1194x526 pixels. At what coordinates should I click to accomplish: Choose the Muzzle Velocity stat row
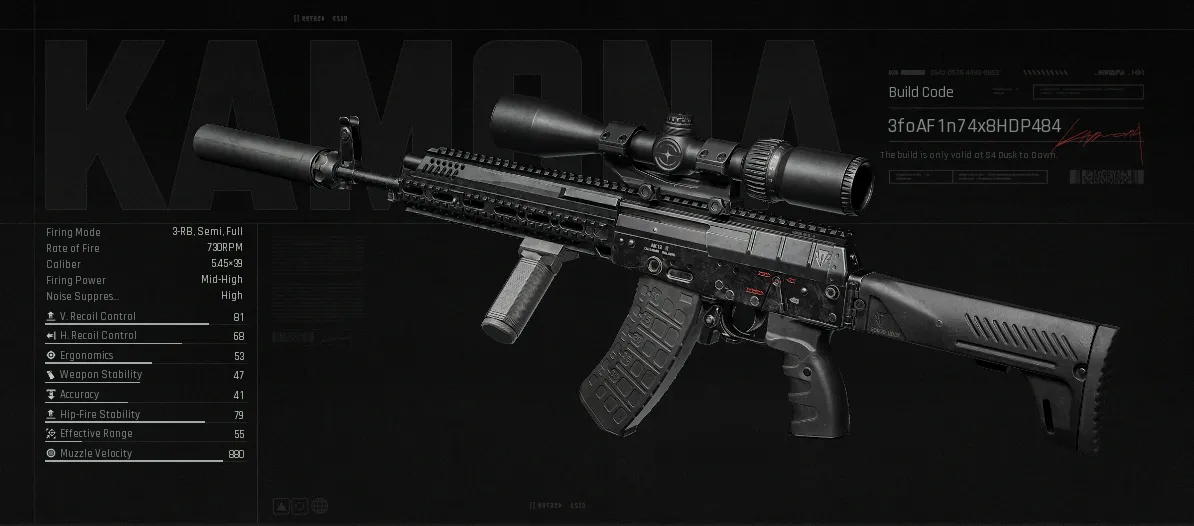coord(144,454)
